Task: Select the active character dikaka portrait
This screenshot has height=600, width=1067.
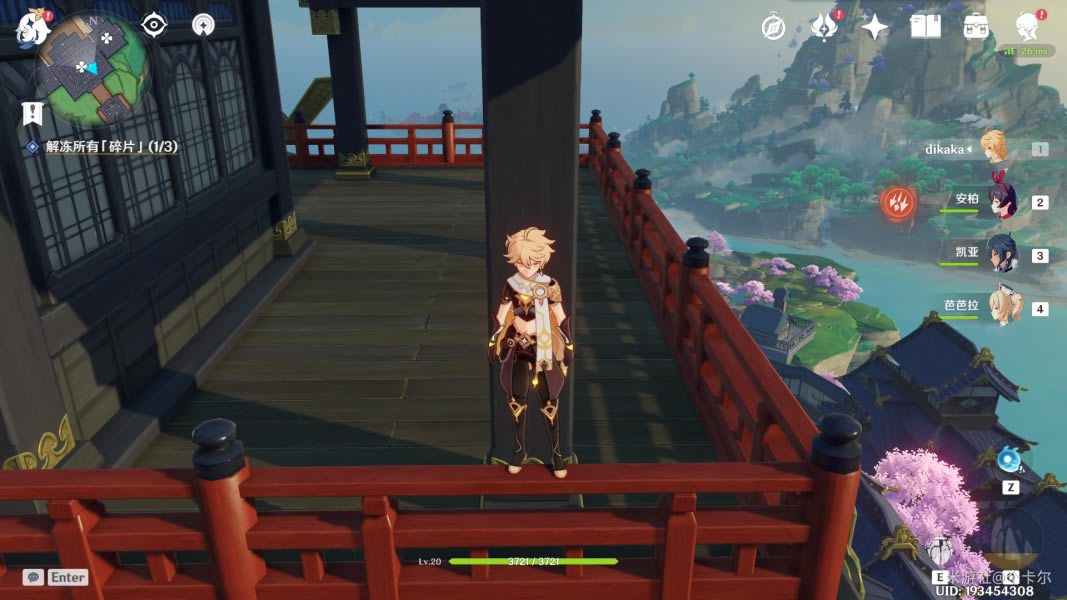Action: [994, 148]
